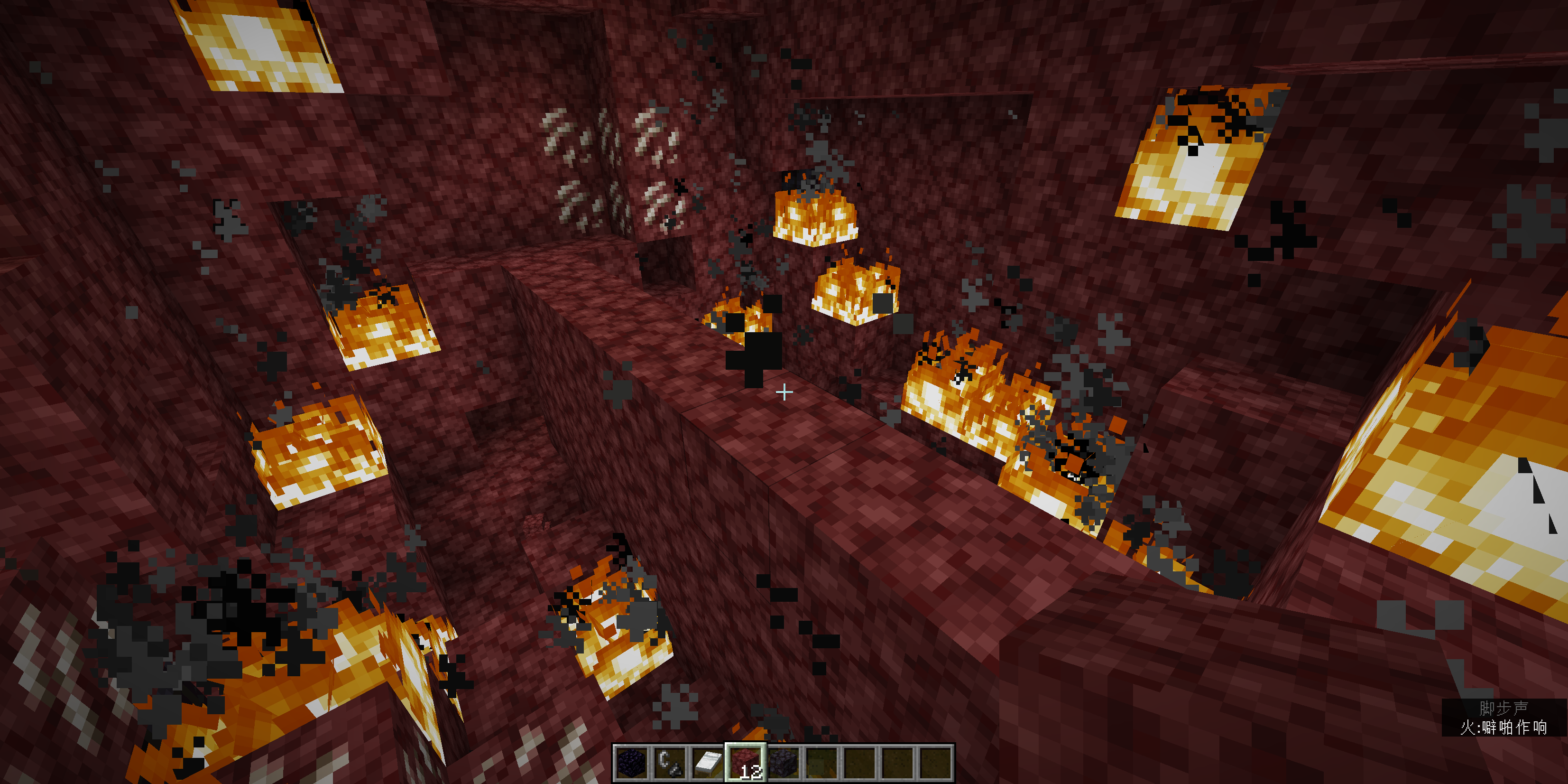Pick the netherrack stack of 12
This screenshot has height=784, width=1568.
(745, 763)
